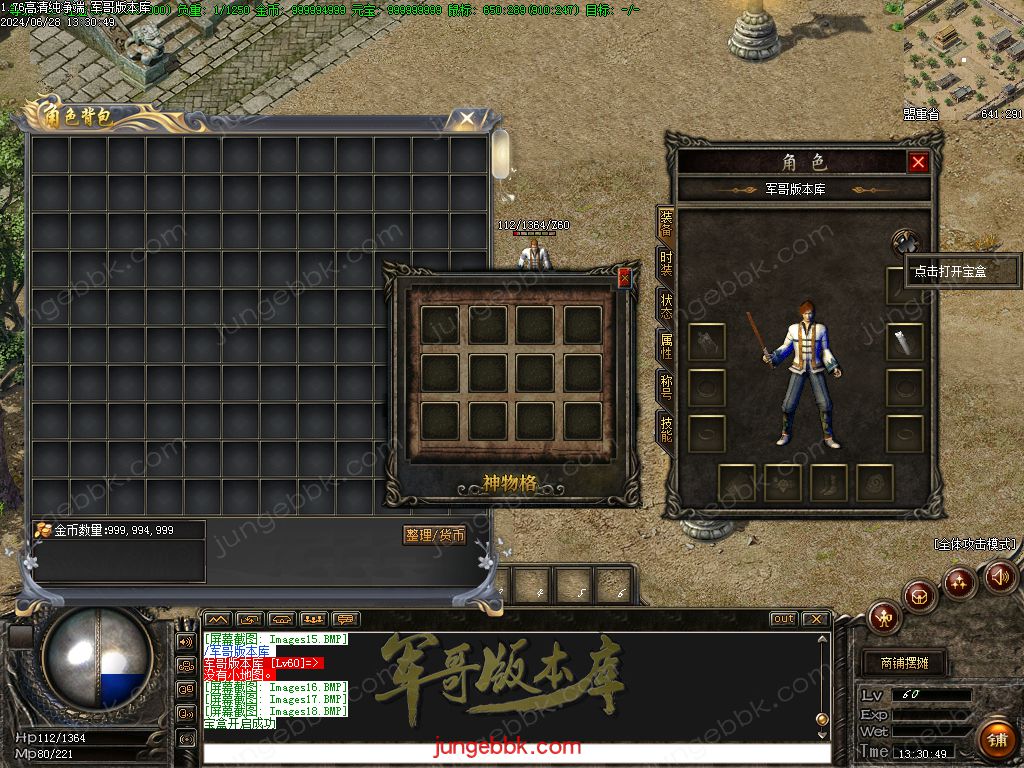Switch to the 技能 skills tab
1024x768 pixels.
pos(665,428)
